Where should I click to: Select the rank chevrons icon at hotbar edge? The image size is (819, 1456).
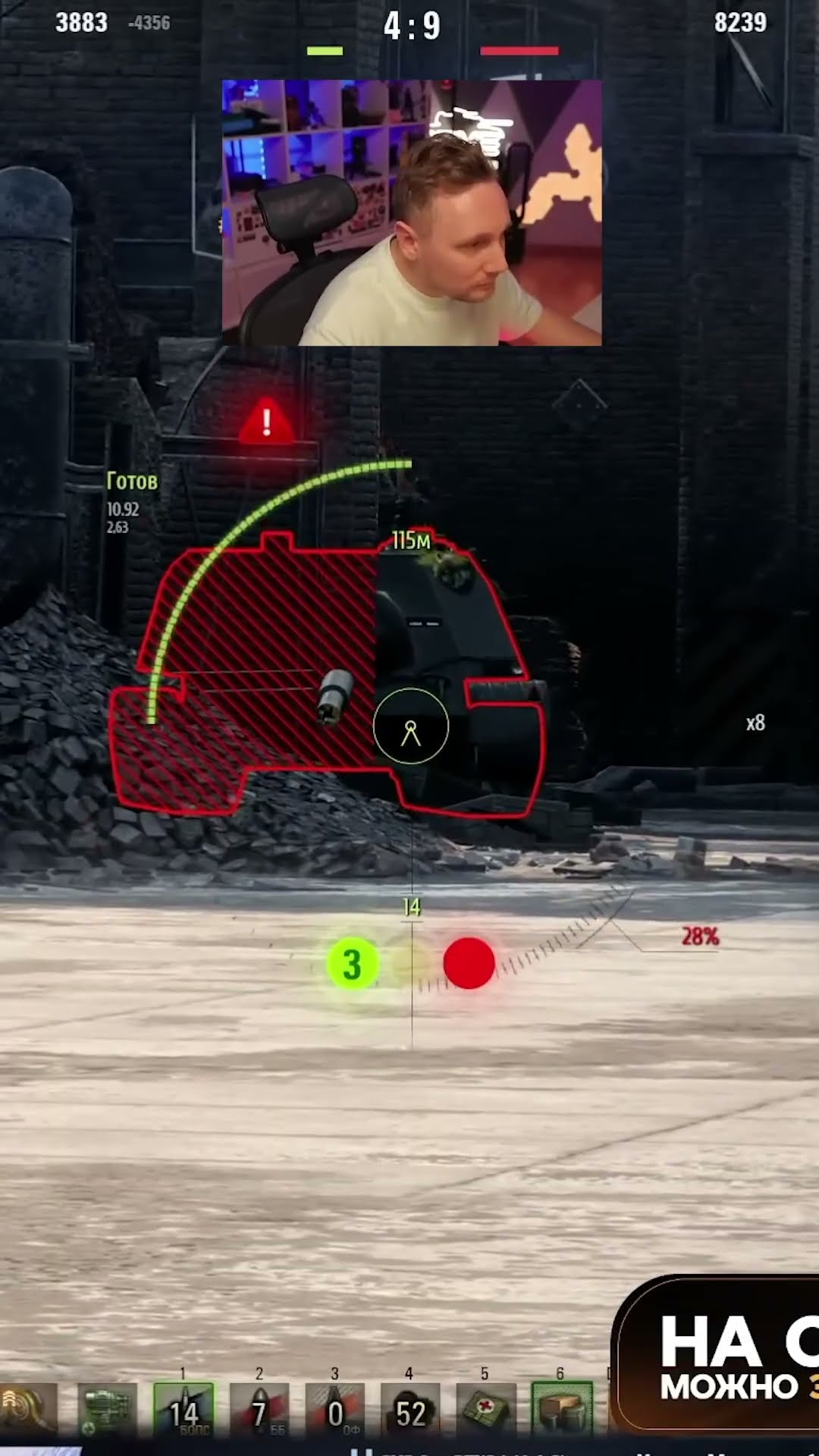click(27, 1409)
